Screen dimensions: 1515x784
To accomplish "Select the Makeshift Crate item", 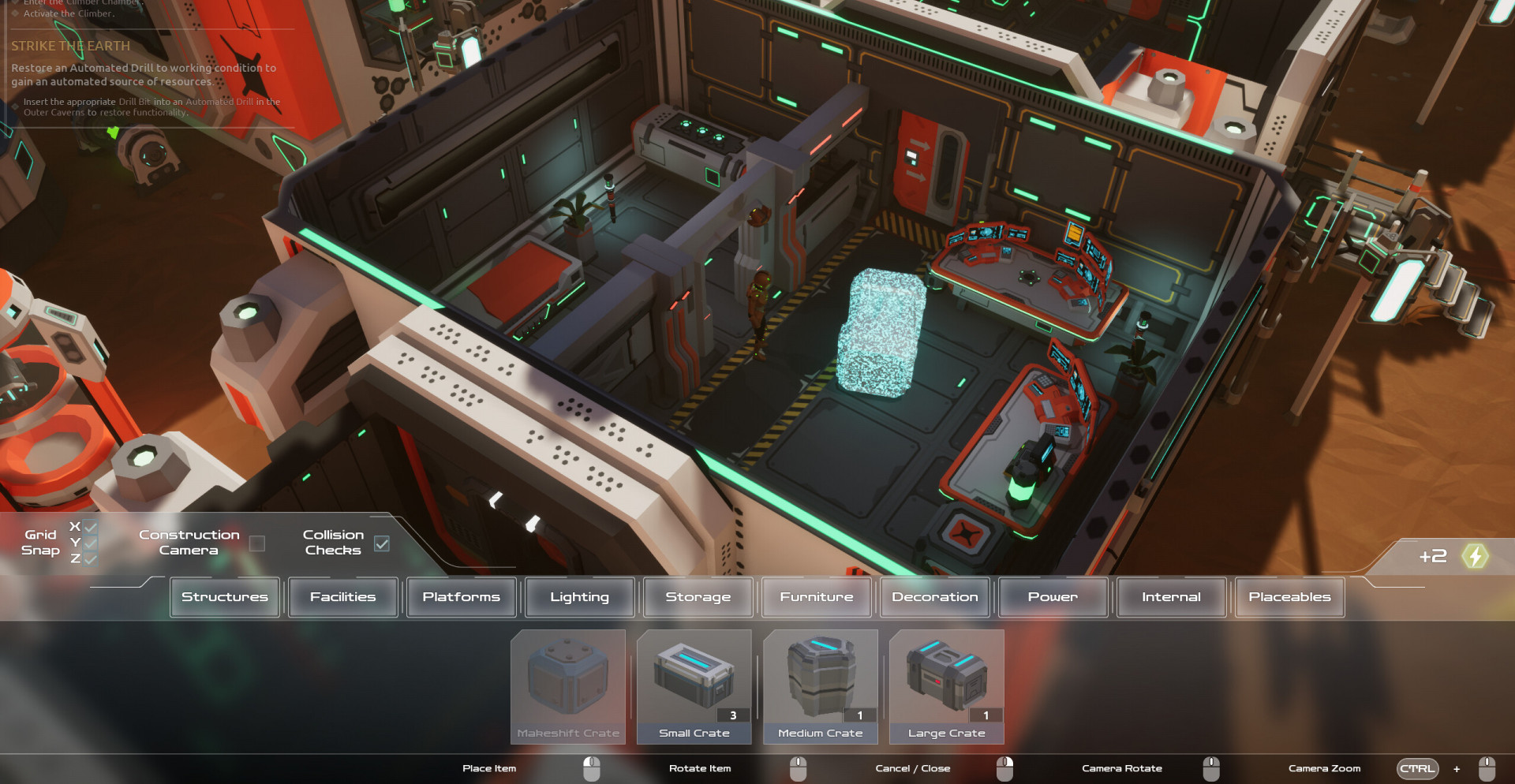I will tap(568, 686).
